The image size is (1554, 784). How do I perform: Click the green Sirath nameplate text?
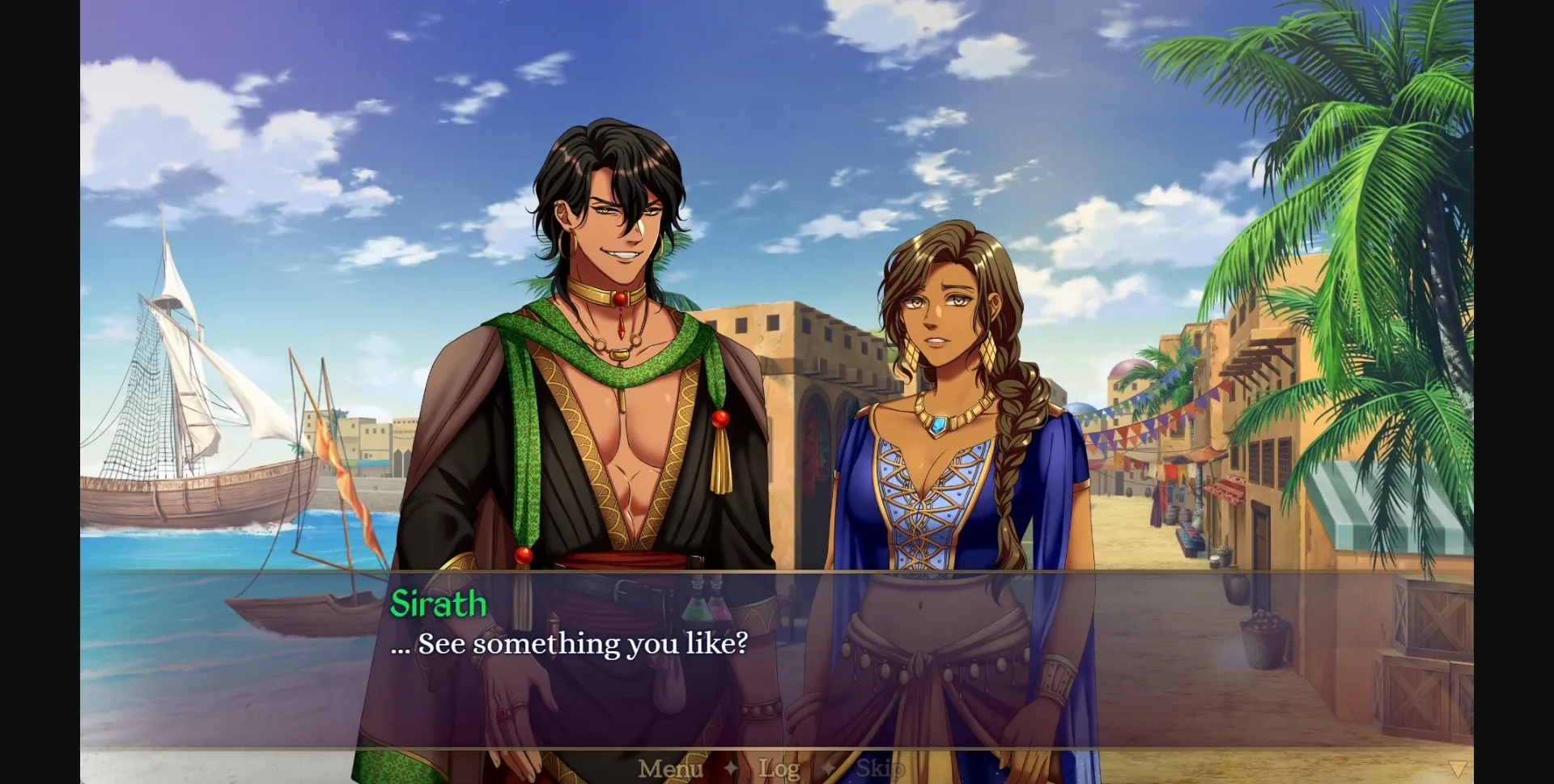[x=439, y=603]
